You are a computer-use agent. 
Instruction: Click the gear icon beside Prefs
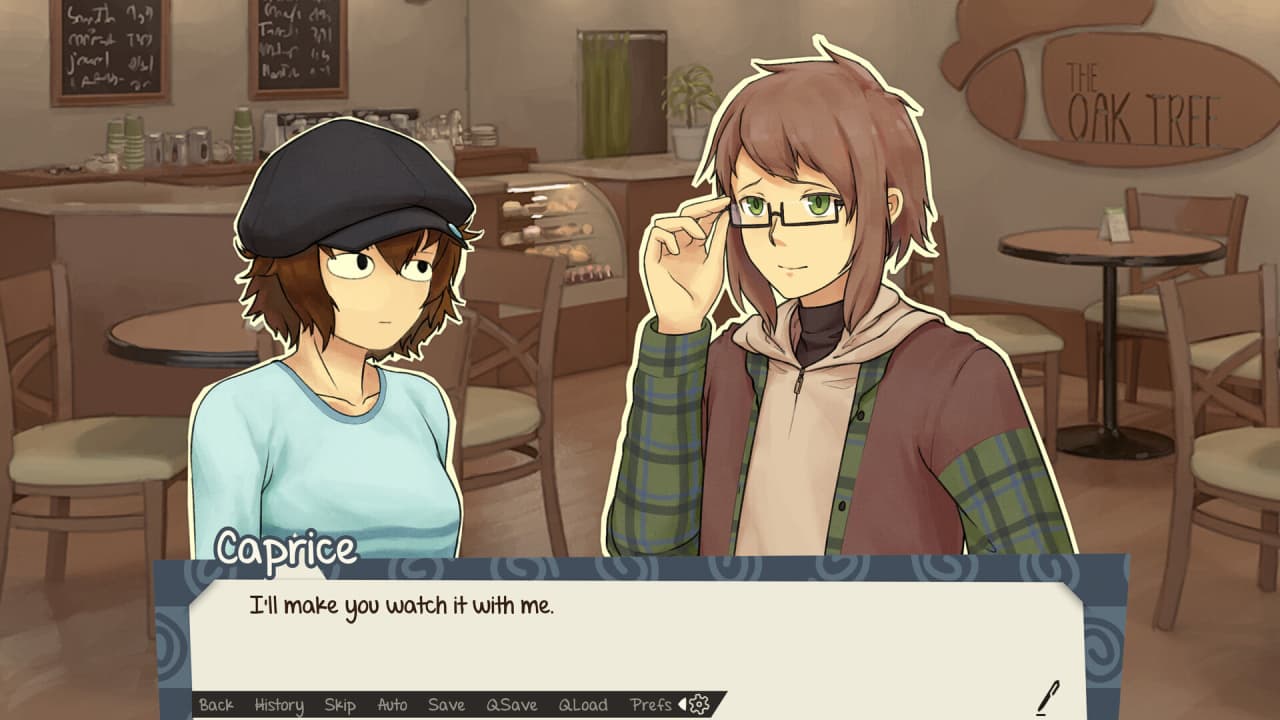tap(699, 705)
